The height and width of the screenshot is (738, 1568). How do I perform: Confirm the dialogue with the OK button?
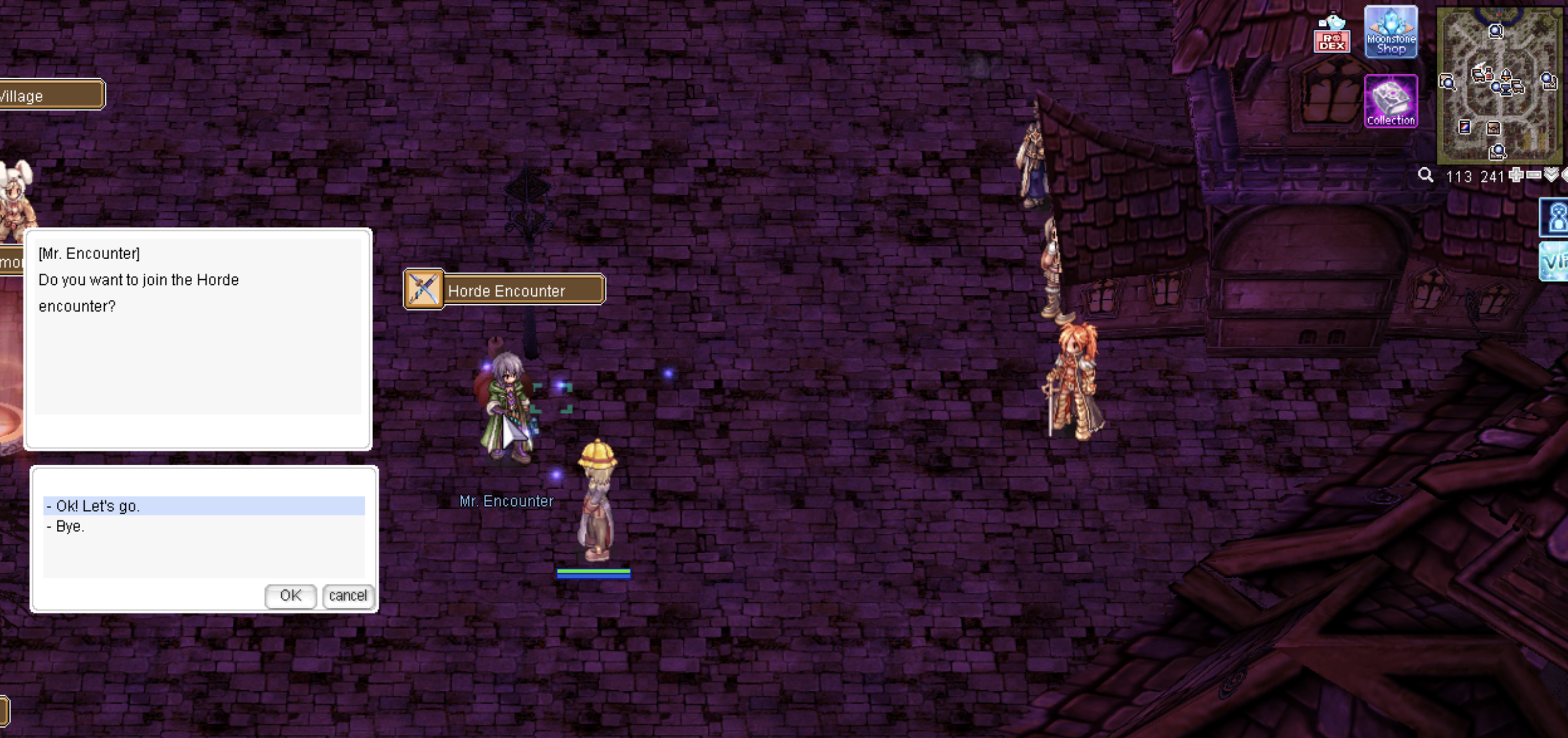290,595
